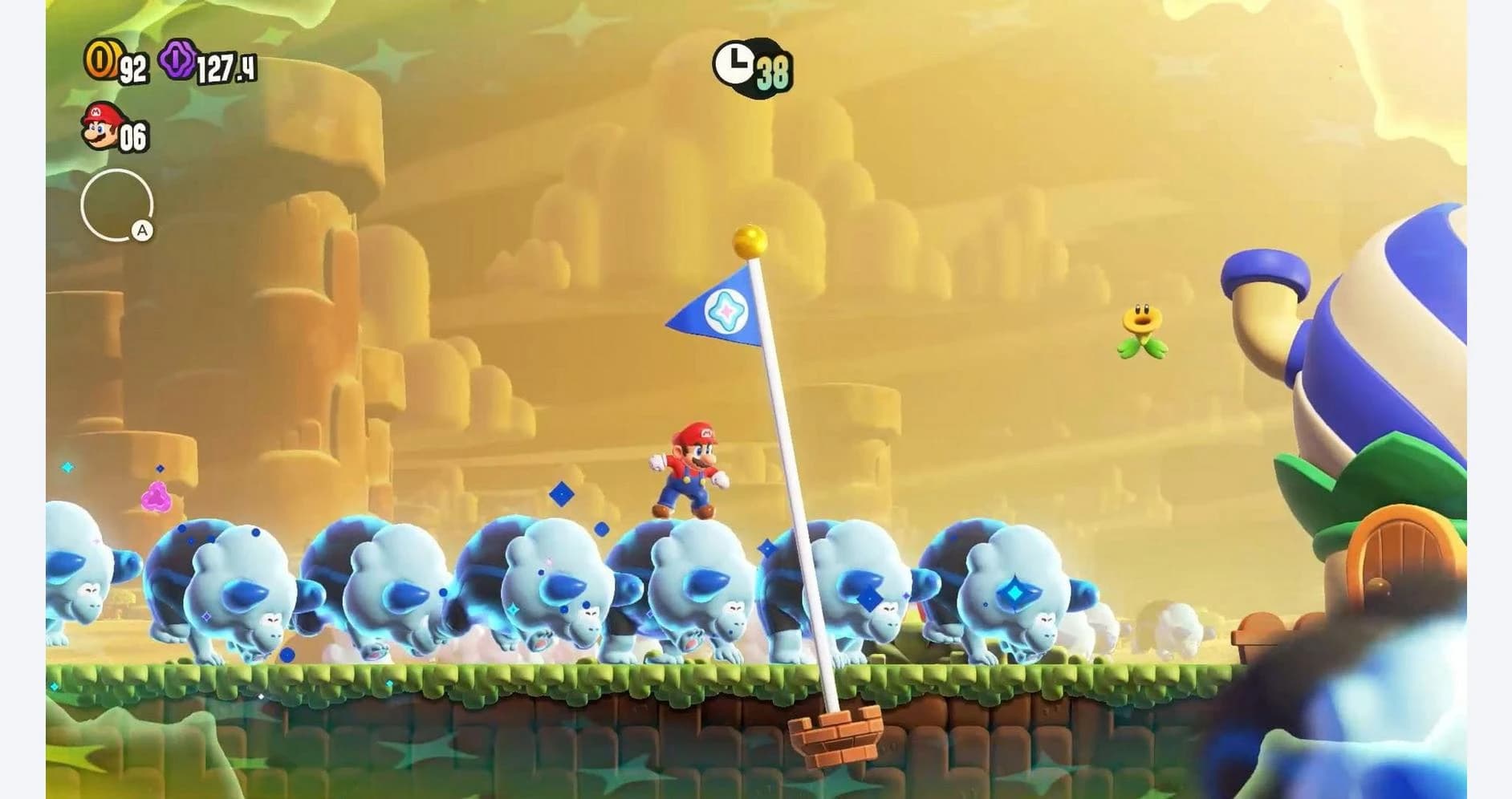The height and width of the screenshot is (799, 1512).
Task: Click the brick base of the flagpole
Action: coord(835,735)
